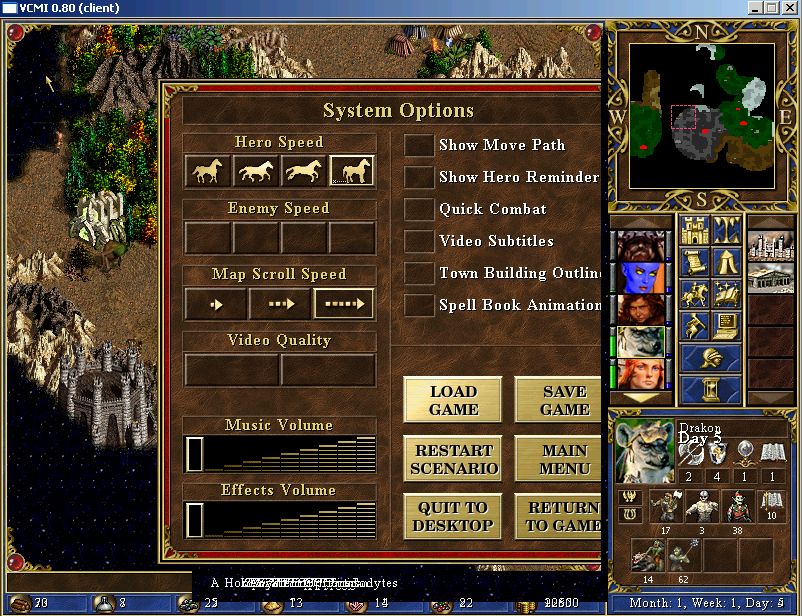Click the world minimap
Screen dimensions: 802x616
(702, 116)
